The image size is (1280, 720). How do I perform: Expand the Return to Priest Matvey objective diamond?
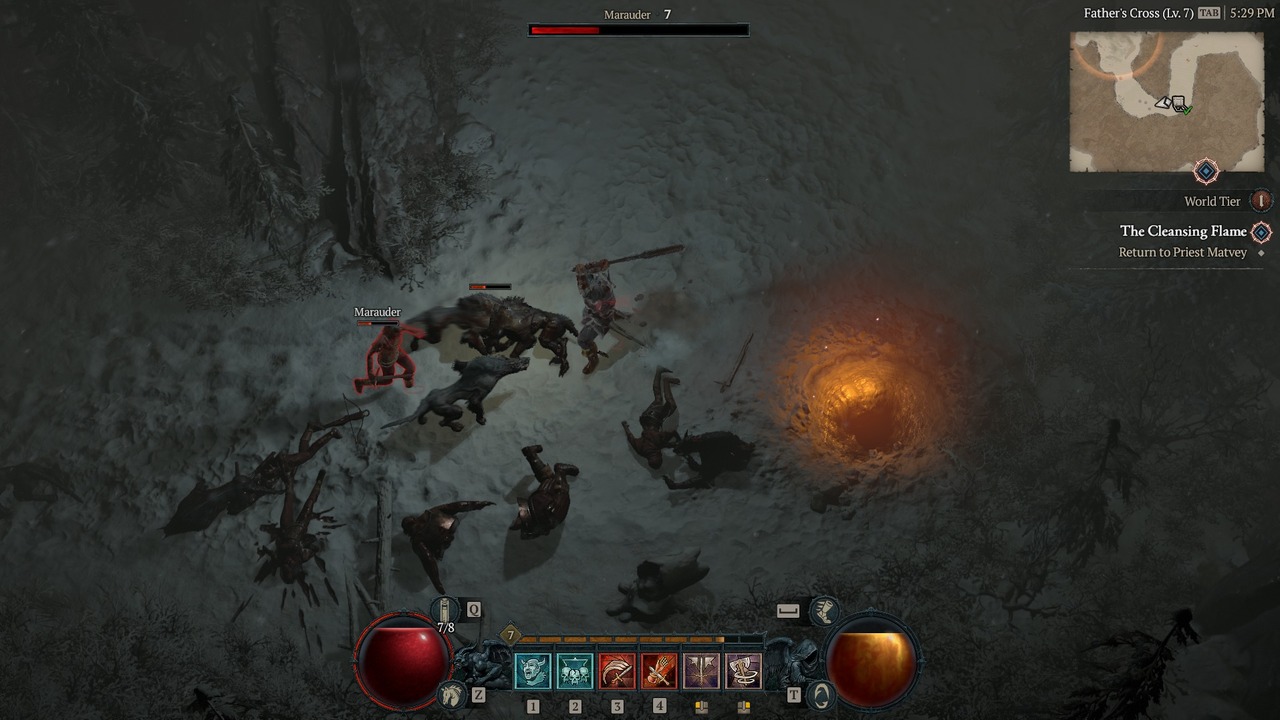click(1260, 252)
